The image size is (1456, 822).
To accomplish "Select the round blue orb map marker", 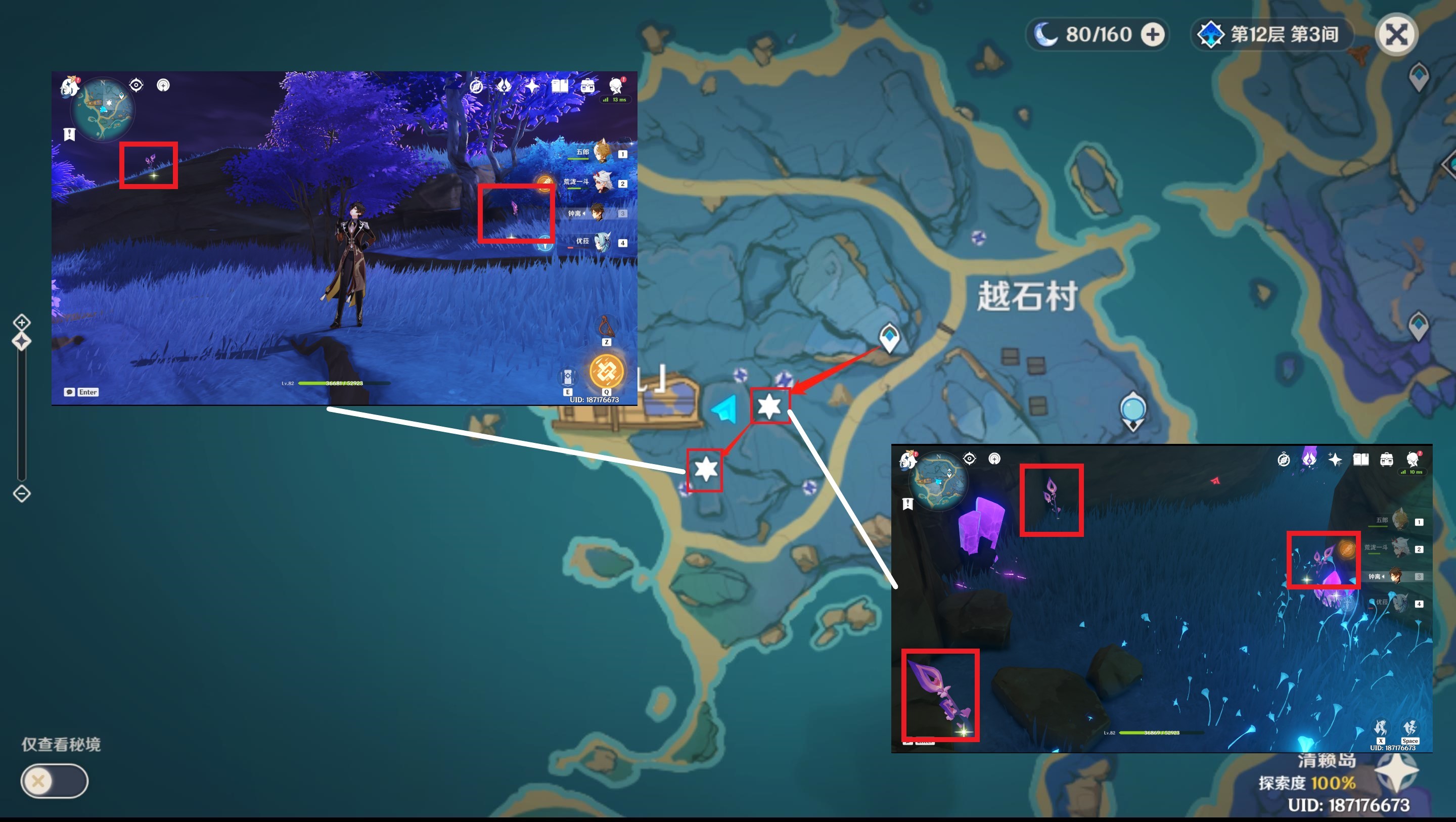I will [x=1132, y=409].
